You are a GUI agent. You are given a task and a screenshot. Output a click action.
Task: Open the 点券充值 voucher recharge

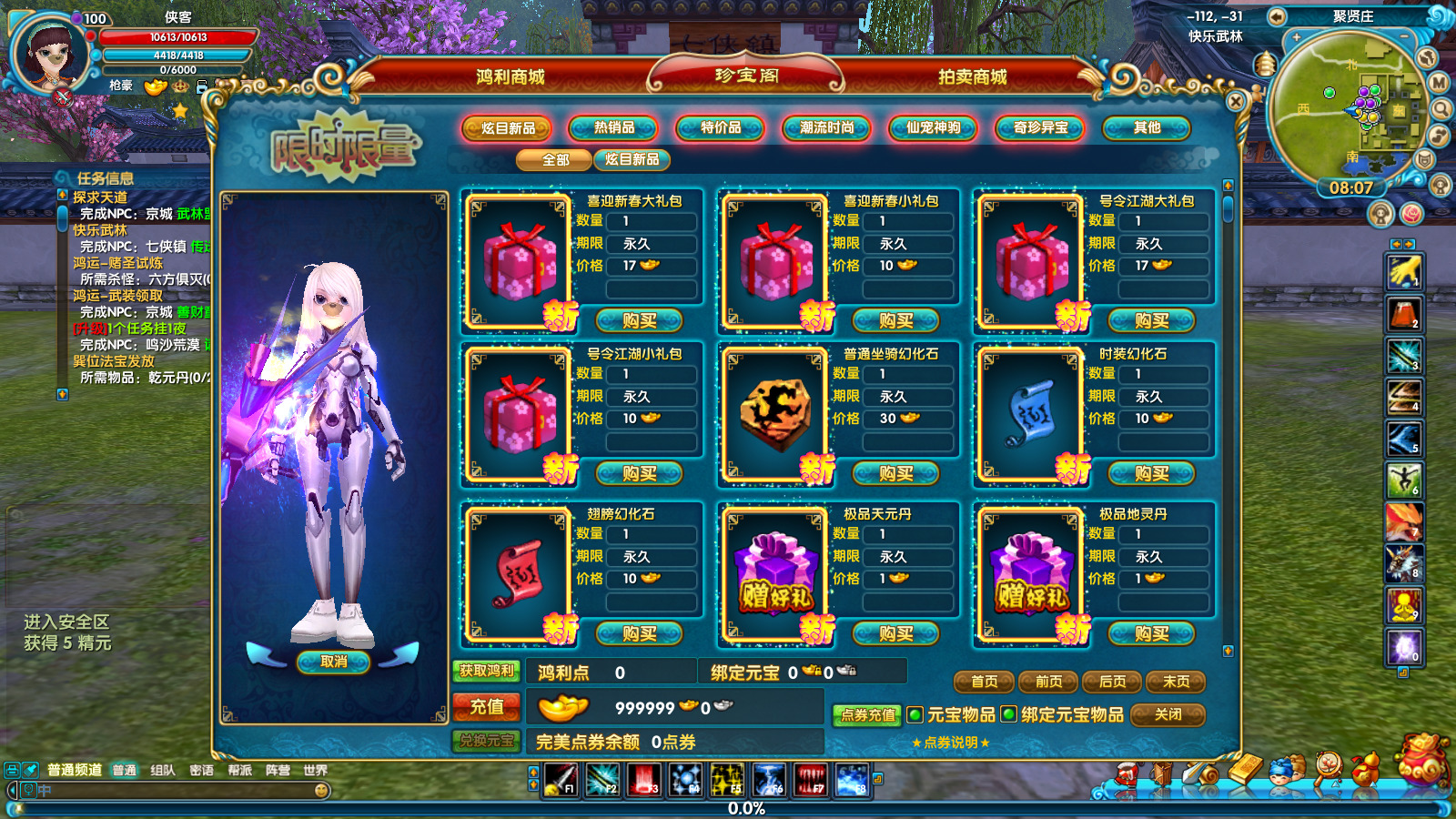click(x=867, y=715)
